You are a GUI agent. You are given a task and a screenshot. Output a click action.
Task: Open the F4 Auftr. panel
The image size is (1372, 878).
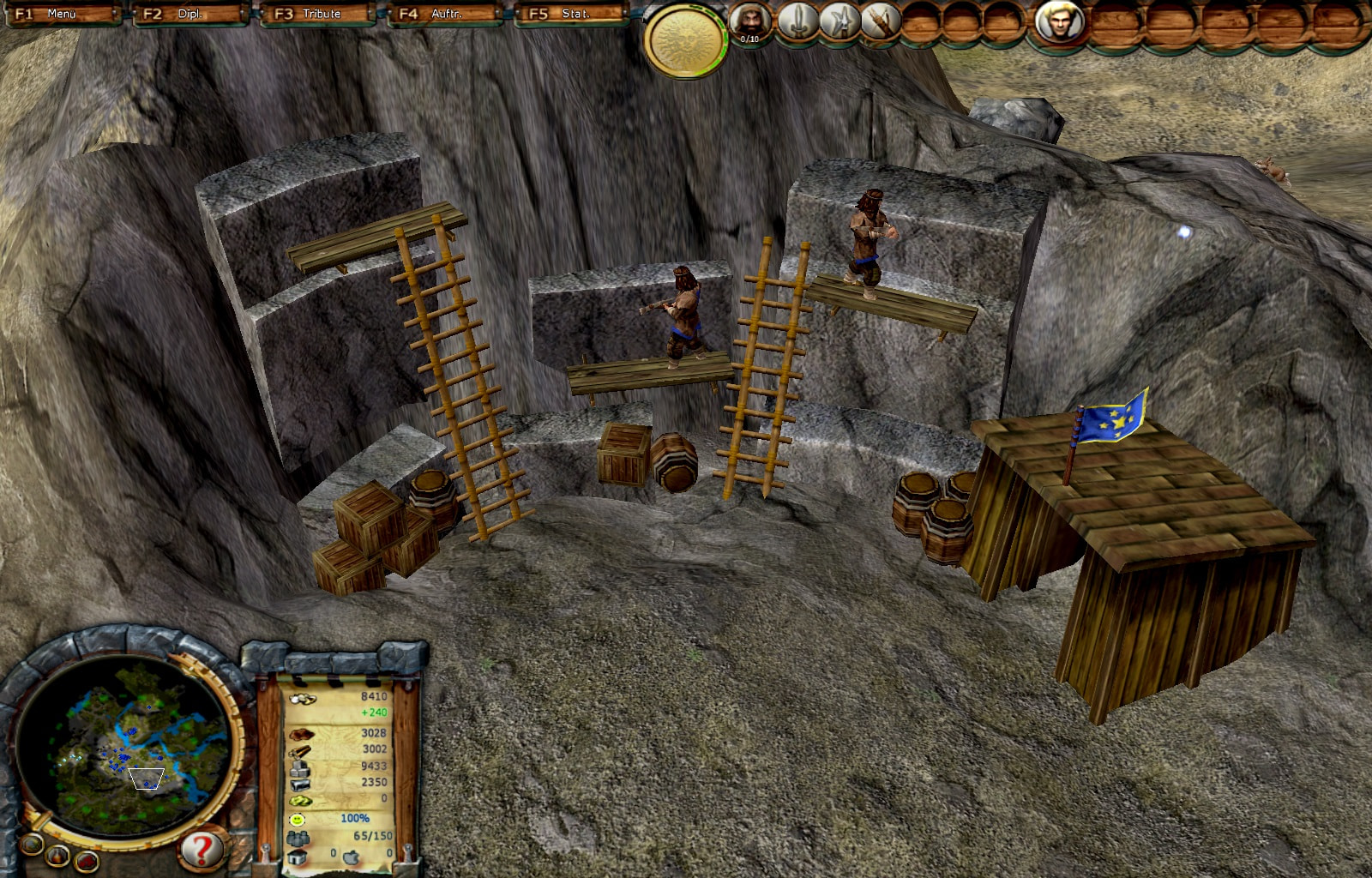444,14
